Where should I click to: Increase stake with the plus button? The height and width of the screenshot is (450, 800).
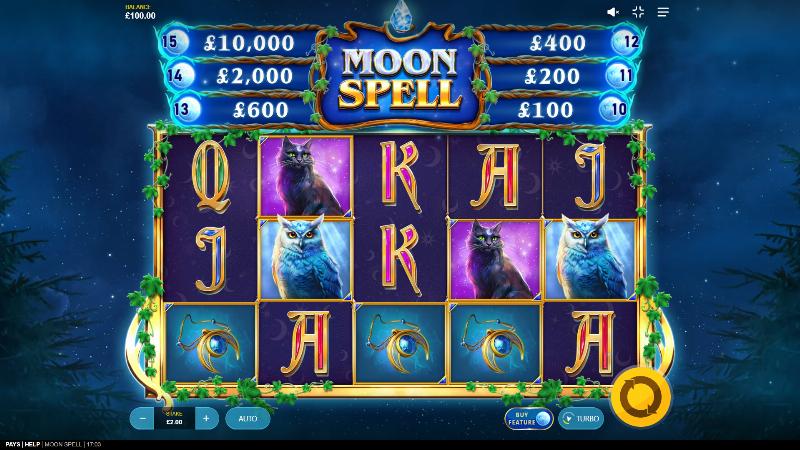coord(206,419)
